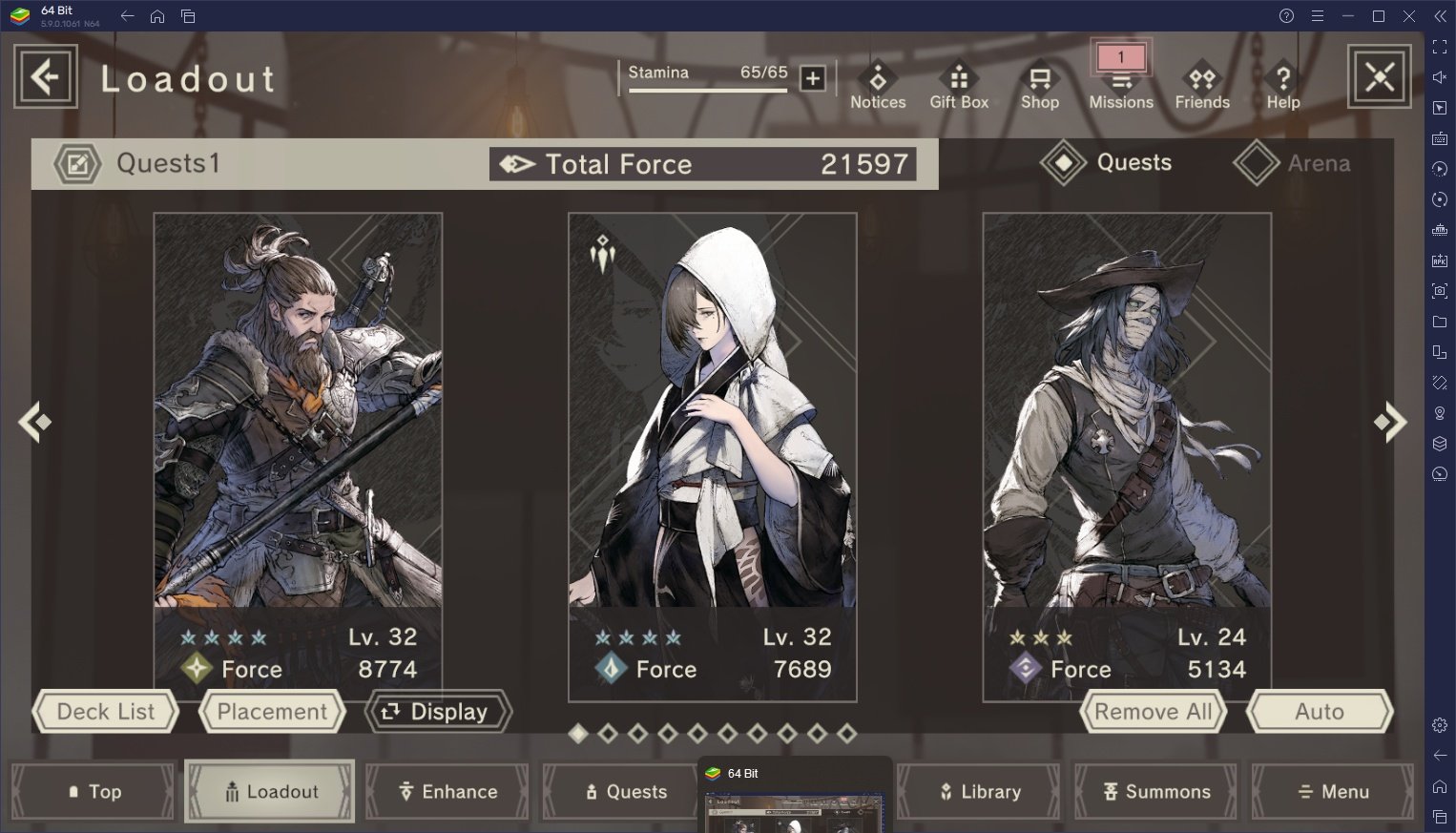Switch to the Arena loadout tab

click(1294, 163)
